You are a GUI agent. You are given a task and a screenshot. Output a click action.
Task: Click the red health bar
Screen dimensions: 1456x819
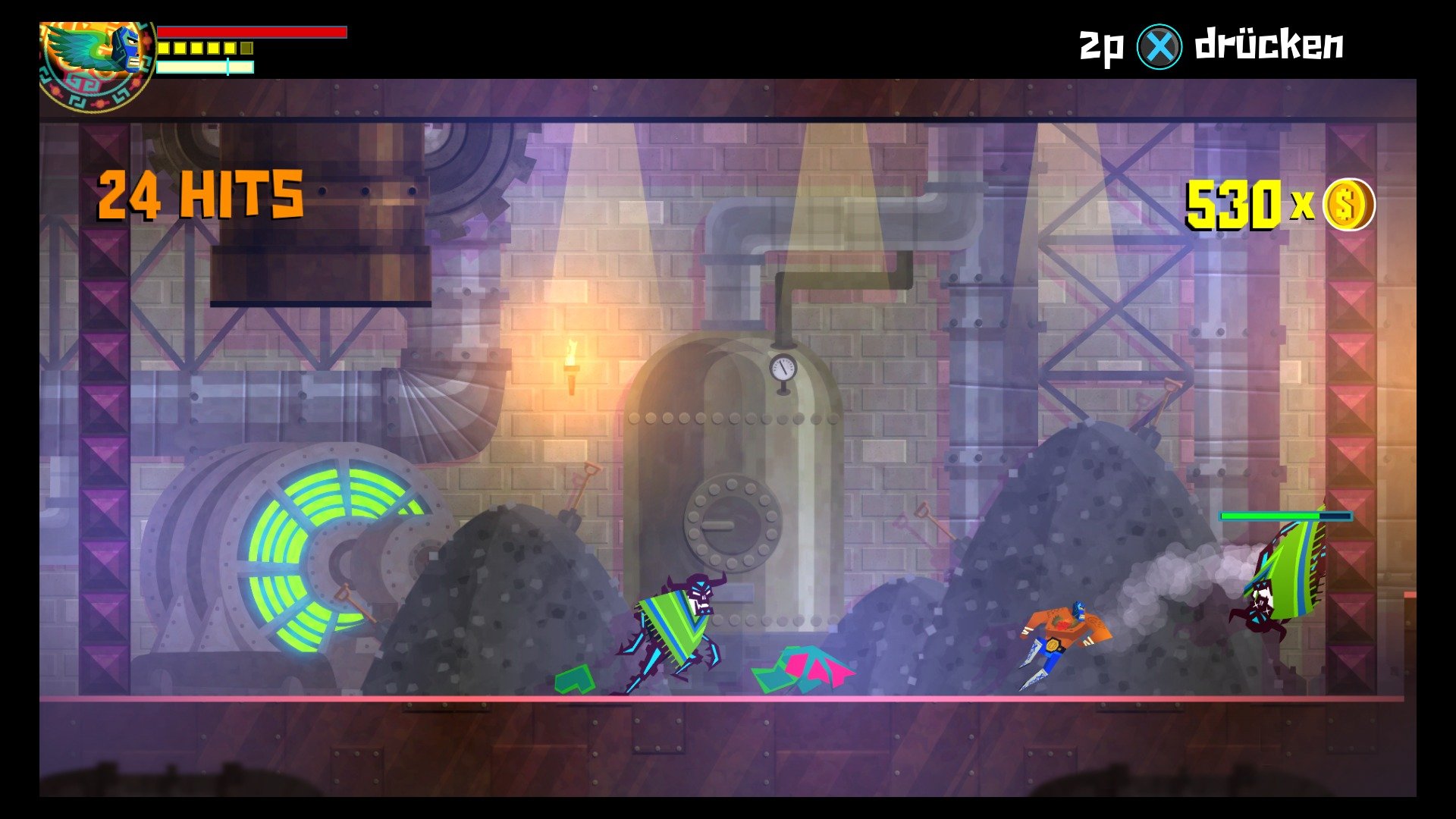tap(250, 32)
